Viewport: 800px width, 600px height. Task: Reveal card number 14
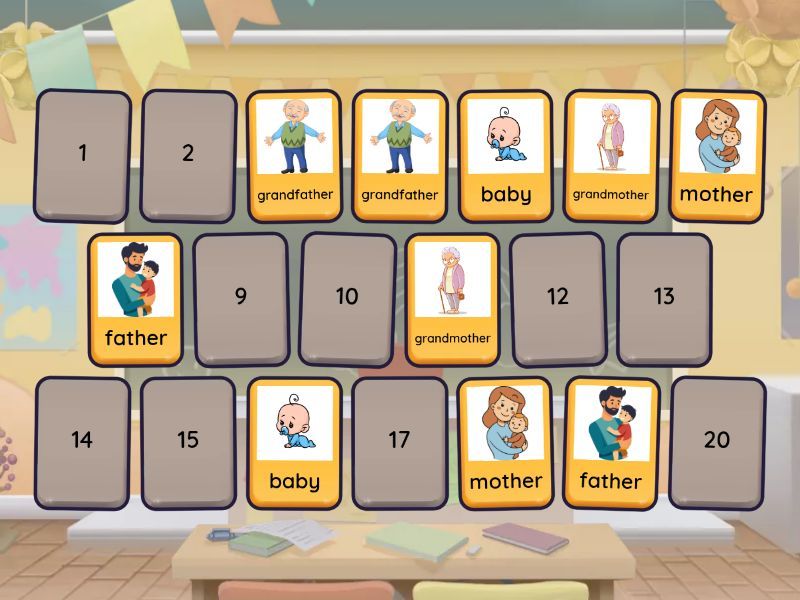pyautogui.click(x=83, y=441)
